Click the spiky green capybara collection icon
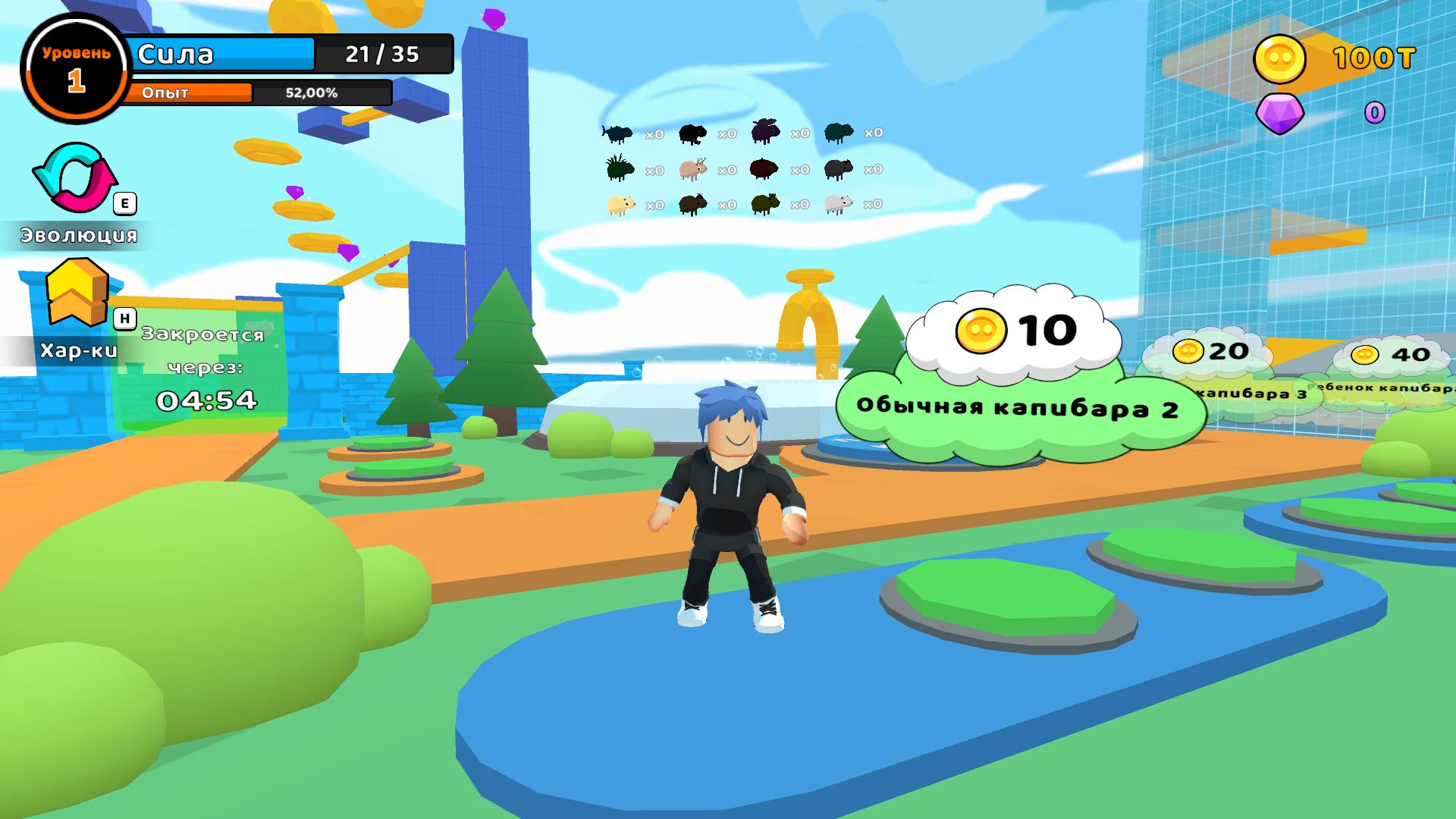The height and width of the screenshot is (819, 1456). 620,169
